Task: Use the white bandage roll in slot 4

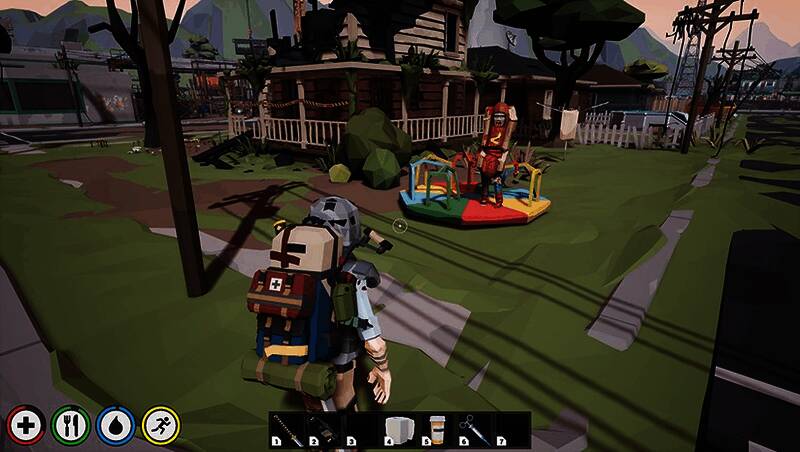Action: (399, 429)
